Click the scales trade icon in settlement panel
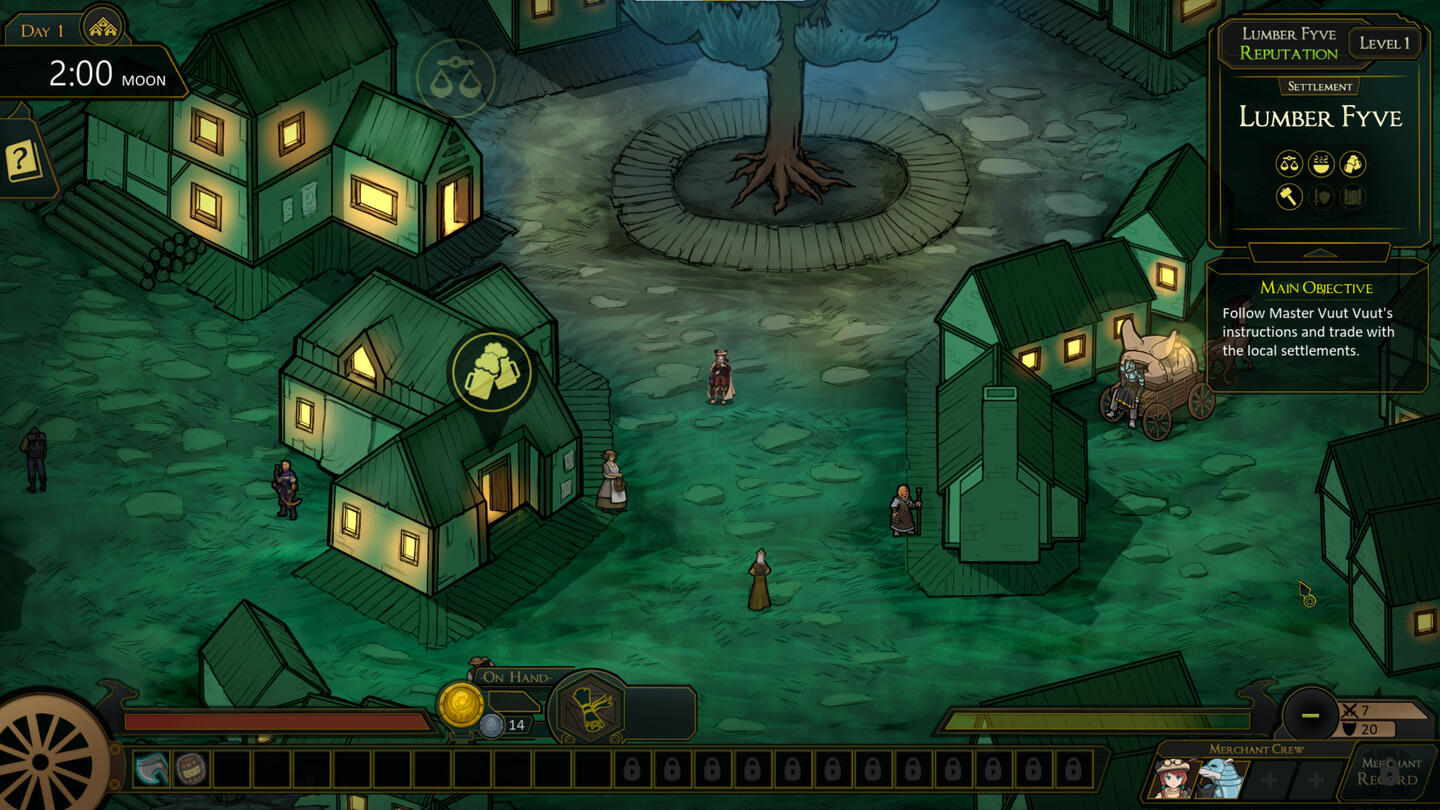 [x=1289, y=163]
